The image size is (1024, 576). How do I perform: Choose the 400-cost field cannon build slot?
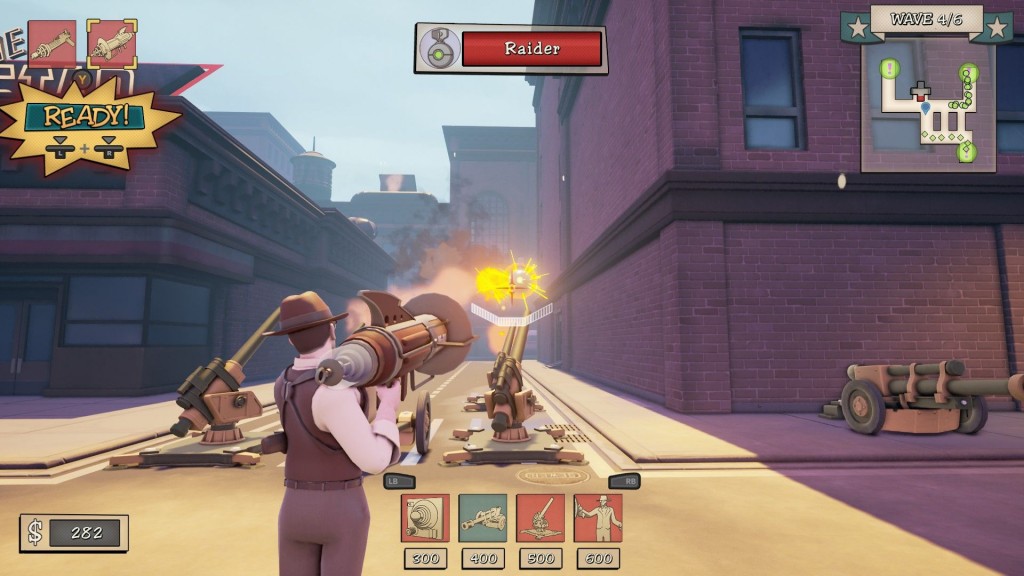pyautogui.click(x=482, y=518)
